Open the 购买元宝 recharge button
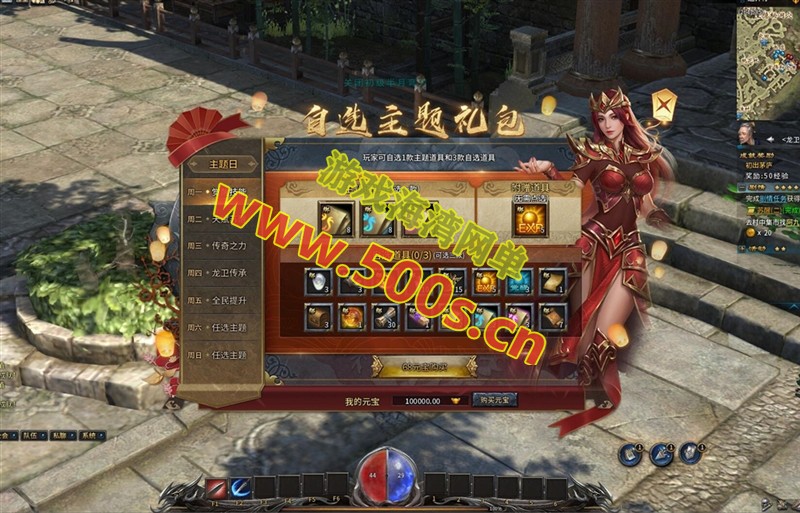This screenshot has height=513, width=800. tap(494, 400)
